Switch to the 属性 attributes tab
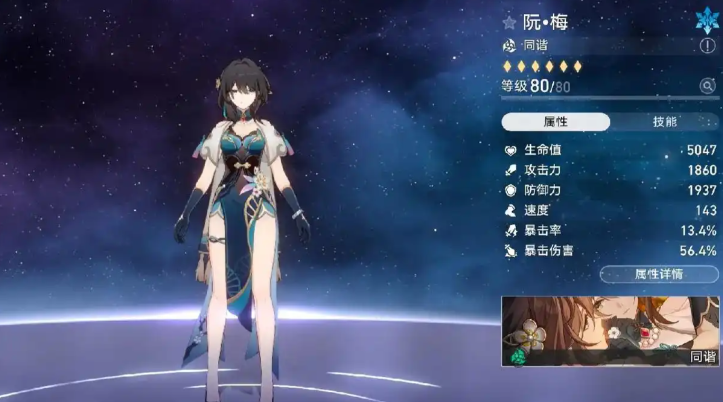Image resolution: width=723 pixels, height=402 pixels. [556, 122]
